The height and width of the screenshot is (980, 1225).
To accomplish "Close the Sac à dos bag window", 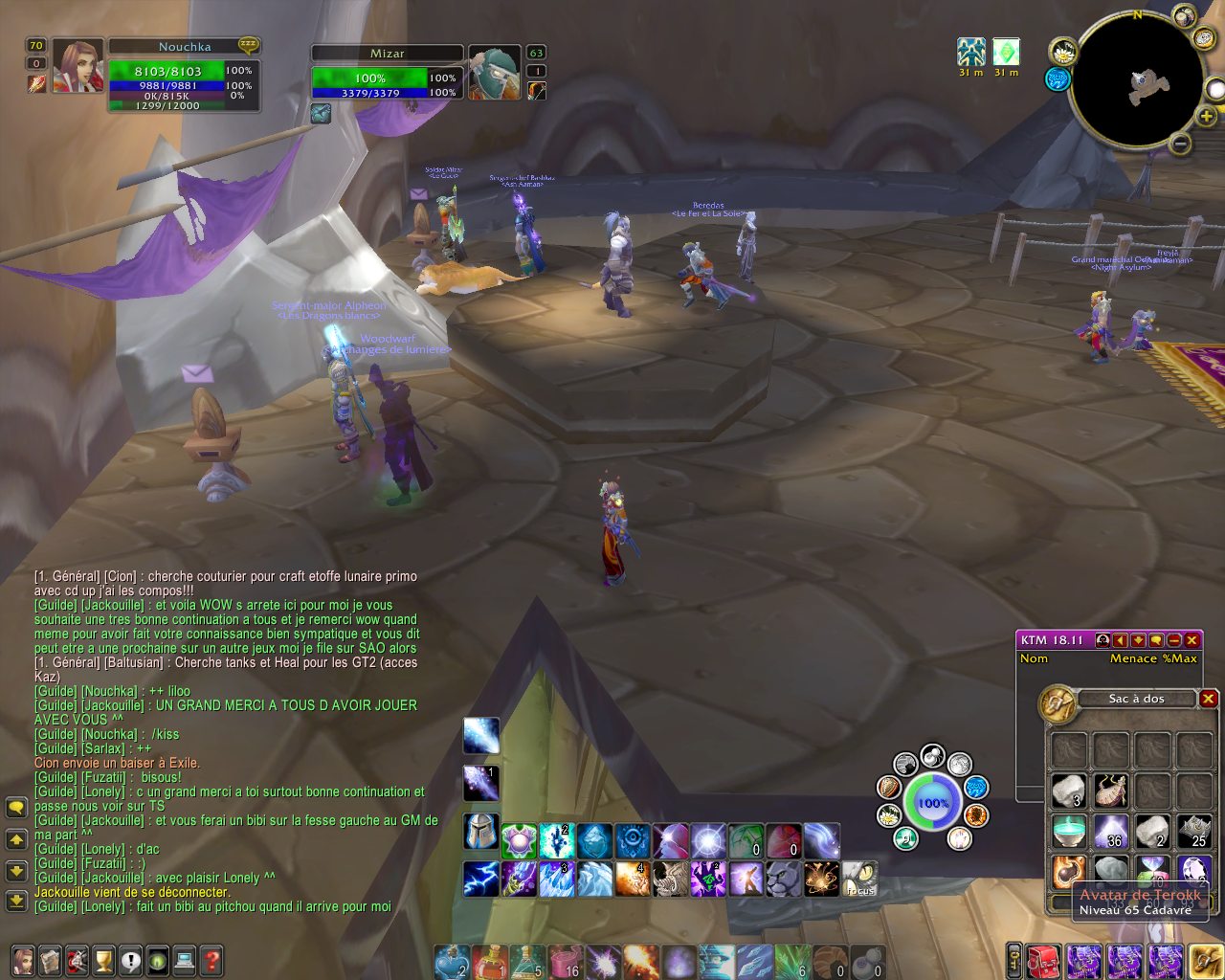I will click(x=1208, y=699).
